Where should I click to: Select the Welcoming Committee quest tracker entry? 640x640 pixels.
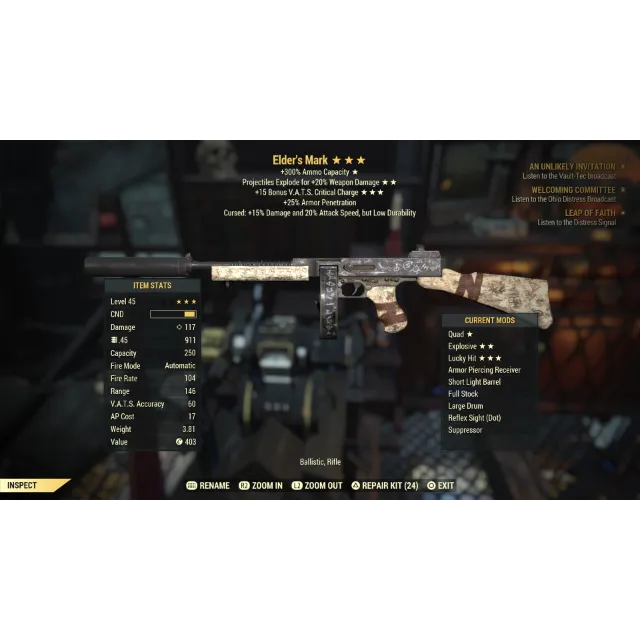(x=572, y=190)
